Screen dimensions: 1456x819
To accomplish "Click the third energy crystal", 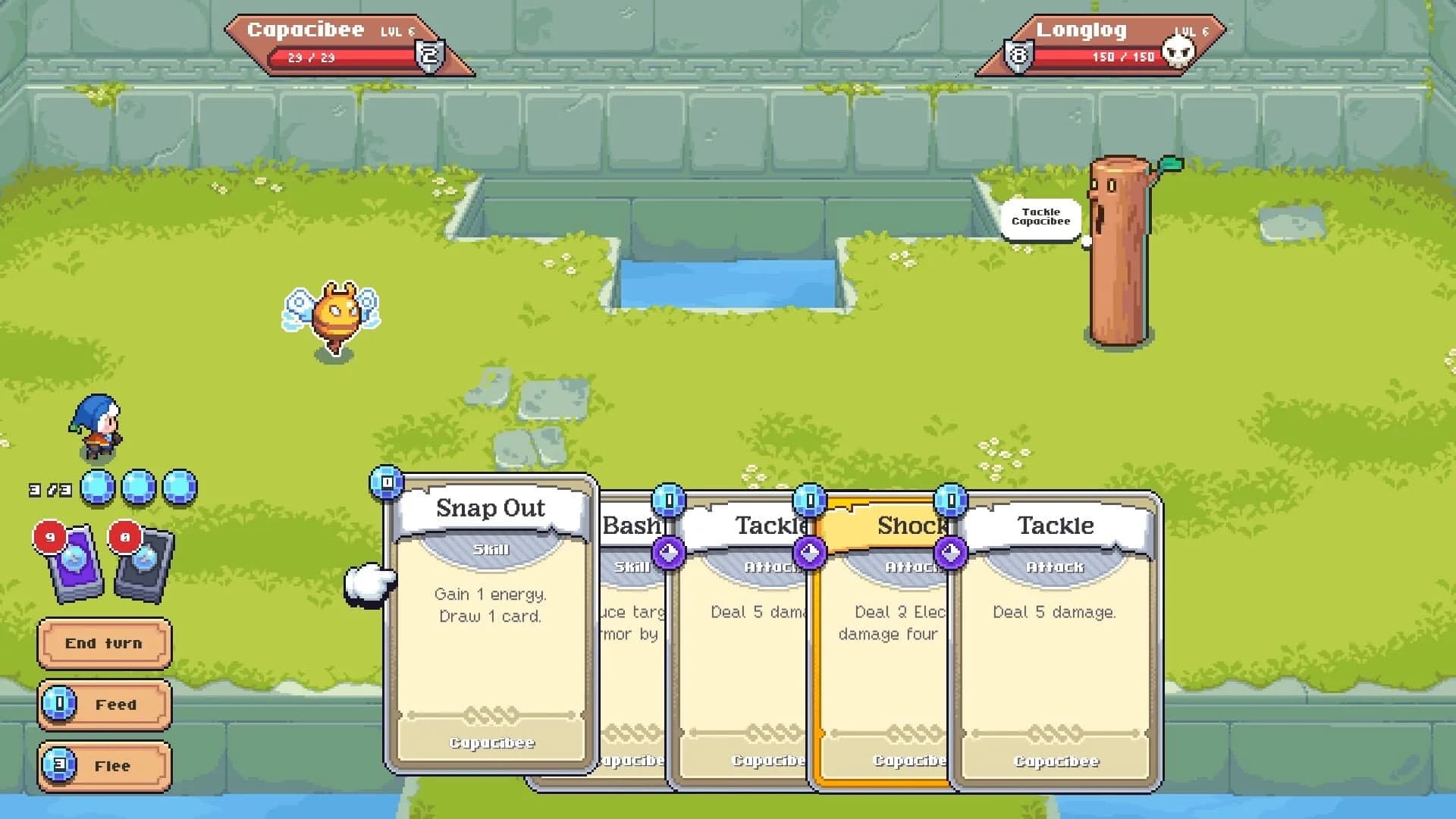I will 178,488.
